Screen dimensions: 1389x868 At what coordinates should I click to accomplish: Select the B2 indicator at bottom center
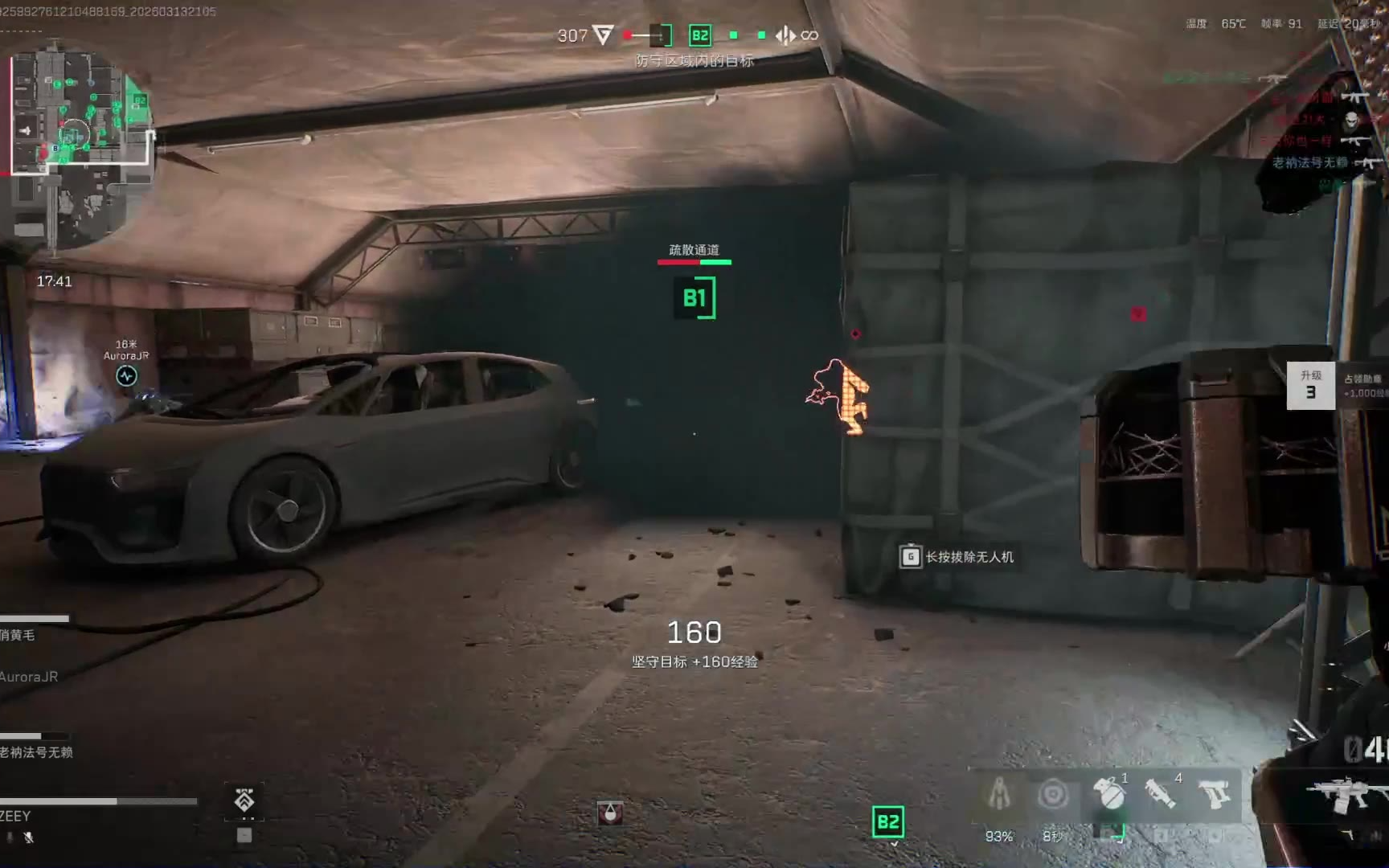tap(888, 822)
